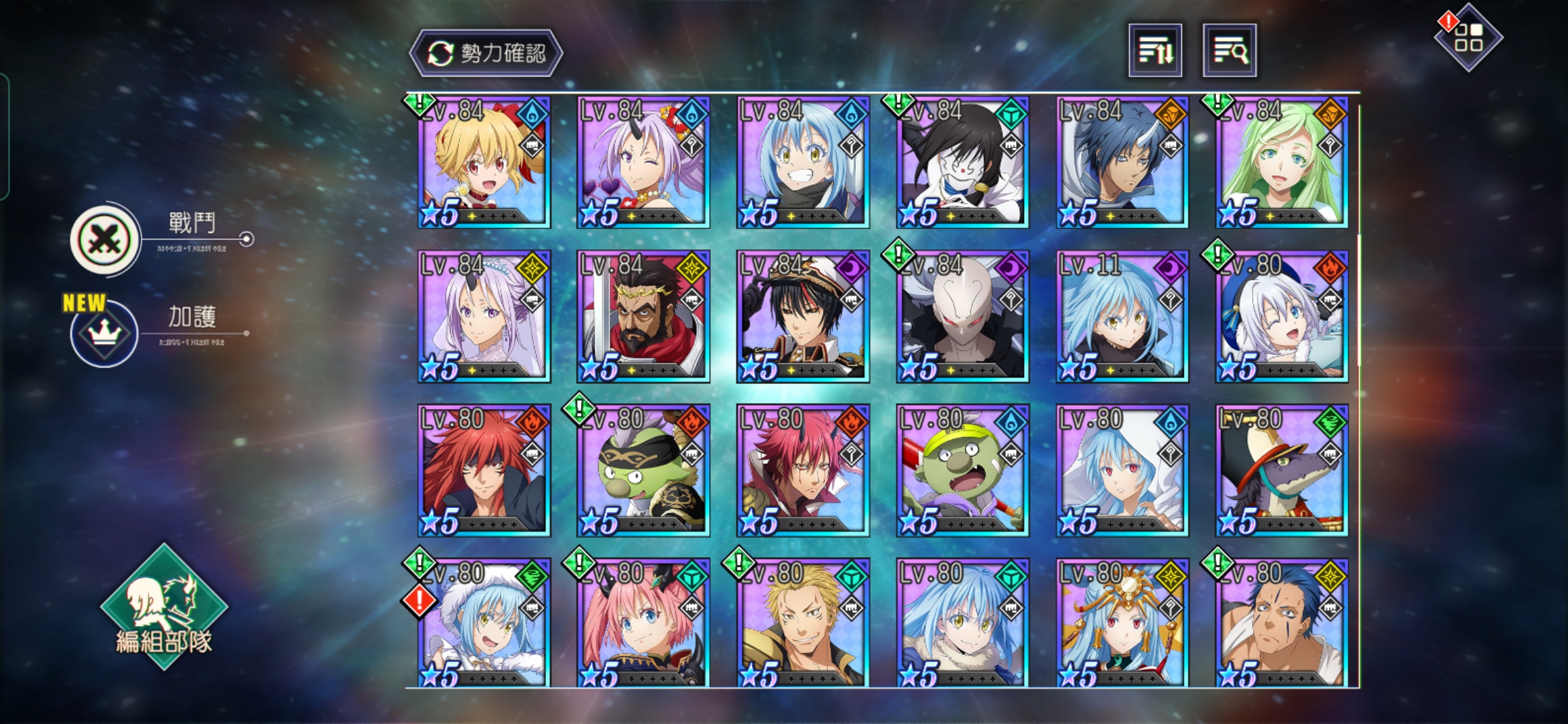Switch to the 戰鬥 battle category
Screen dimensions: 1568x724
click(106, 239)
